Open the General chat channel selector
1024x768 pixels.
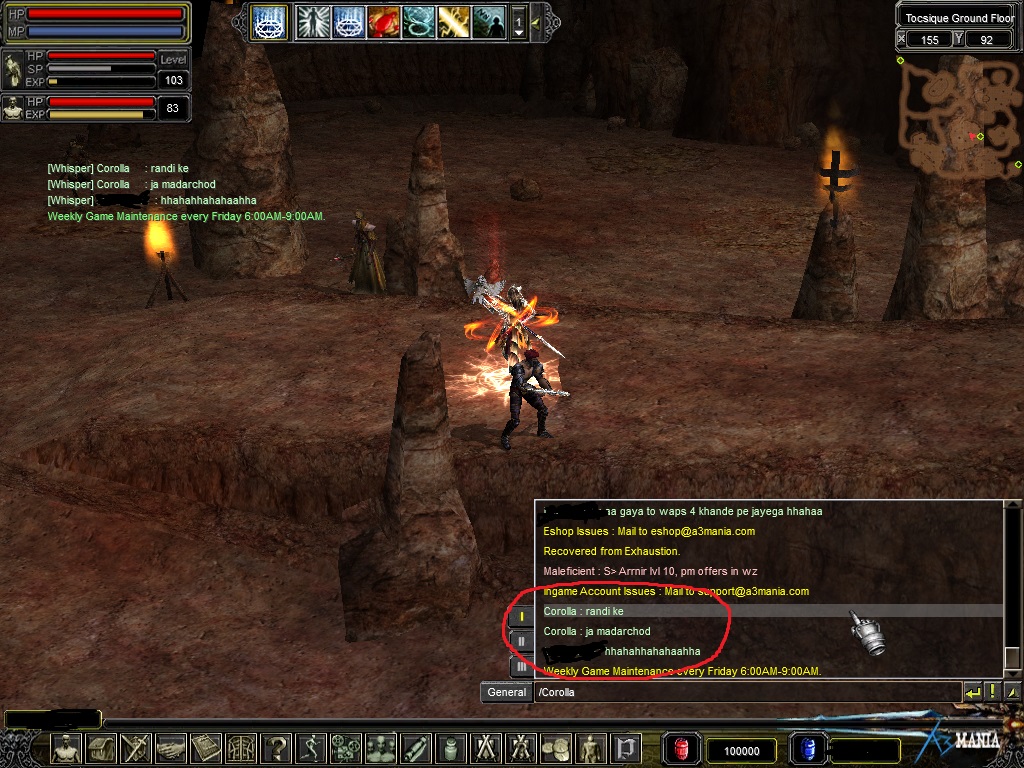pos(507,692)
